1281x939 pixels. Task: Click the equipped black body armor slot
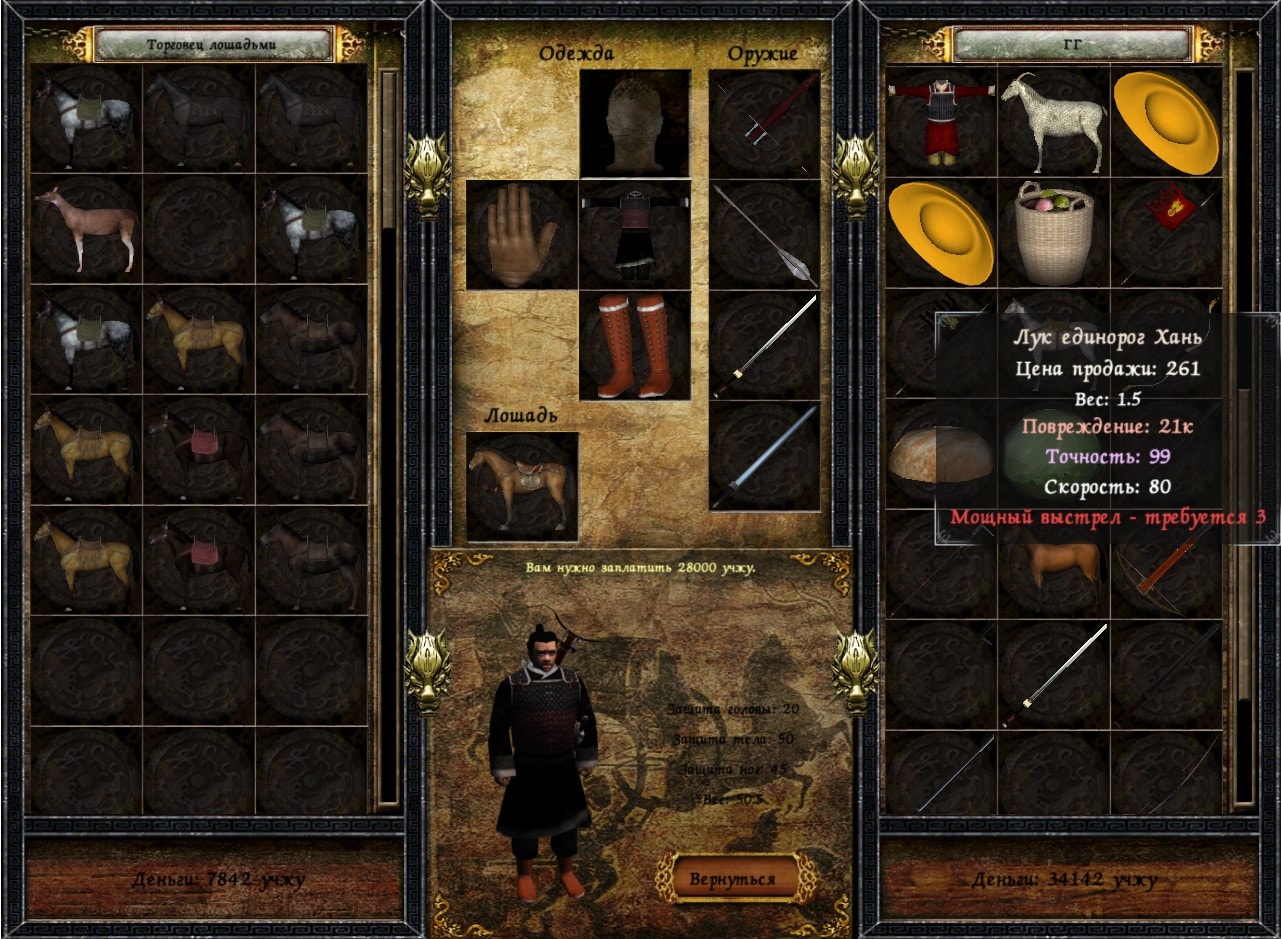(x=635, y=236)
